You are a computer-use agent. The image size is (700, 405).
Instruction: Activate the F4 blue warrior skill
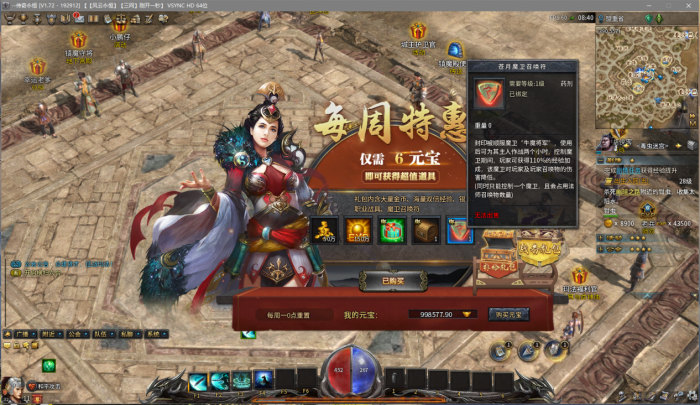(263, 379)
